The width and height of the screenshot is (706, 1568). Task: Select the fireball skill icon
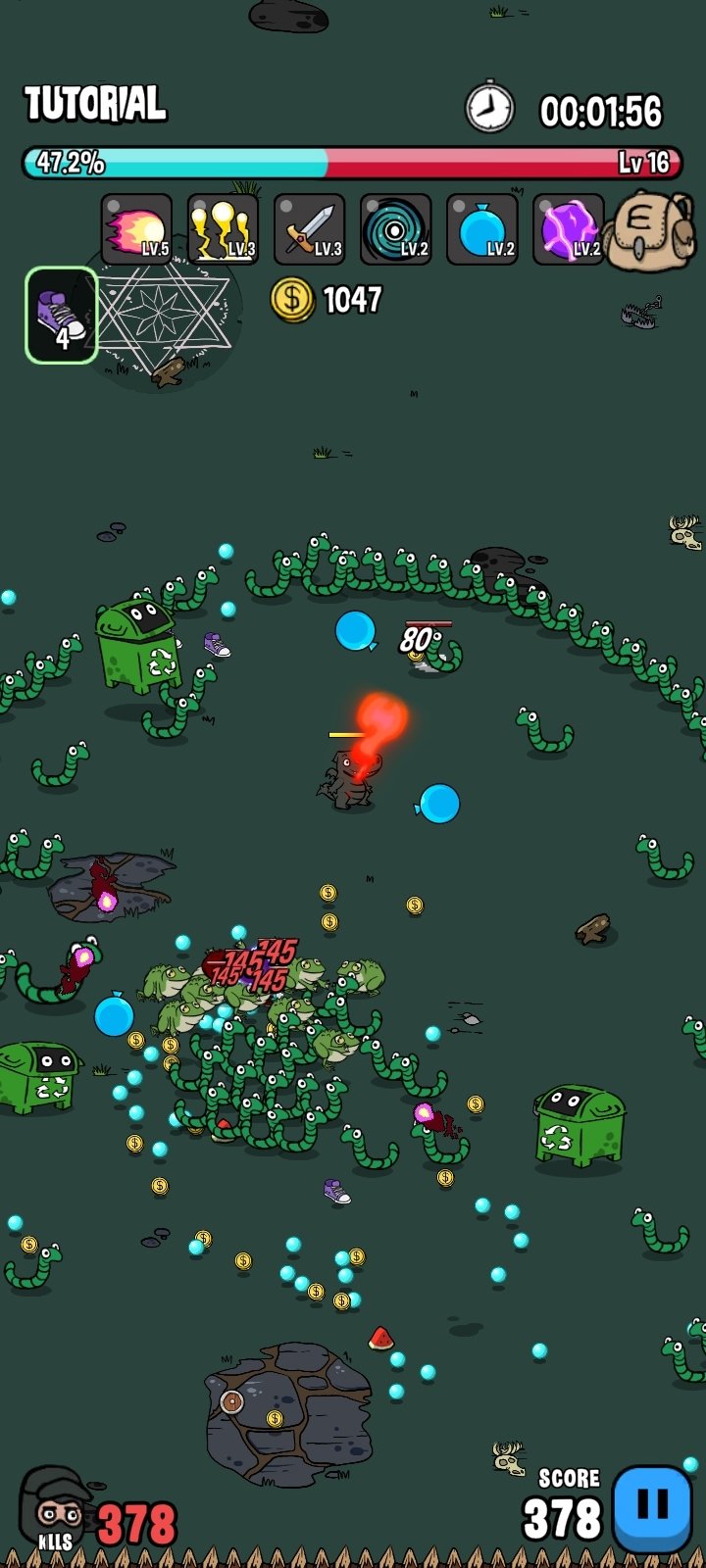[136, 230]
